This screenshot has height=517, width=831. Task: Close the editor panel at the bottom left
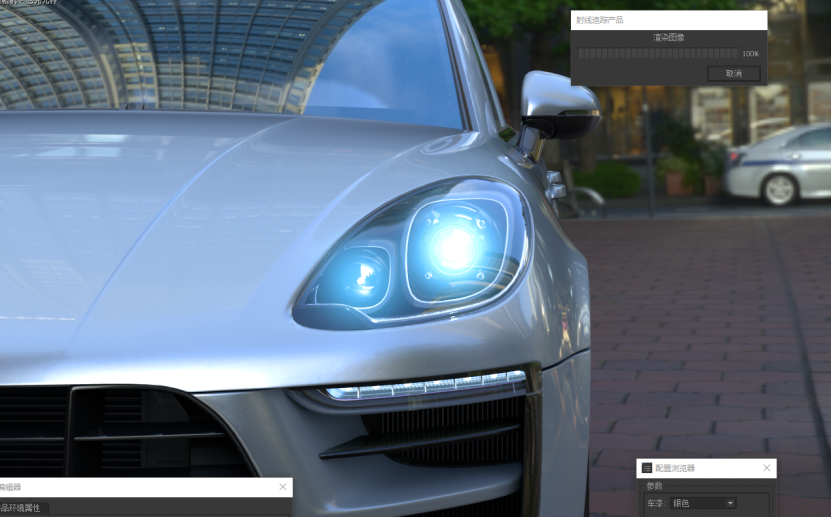(283, 487)
